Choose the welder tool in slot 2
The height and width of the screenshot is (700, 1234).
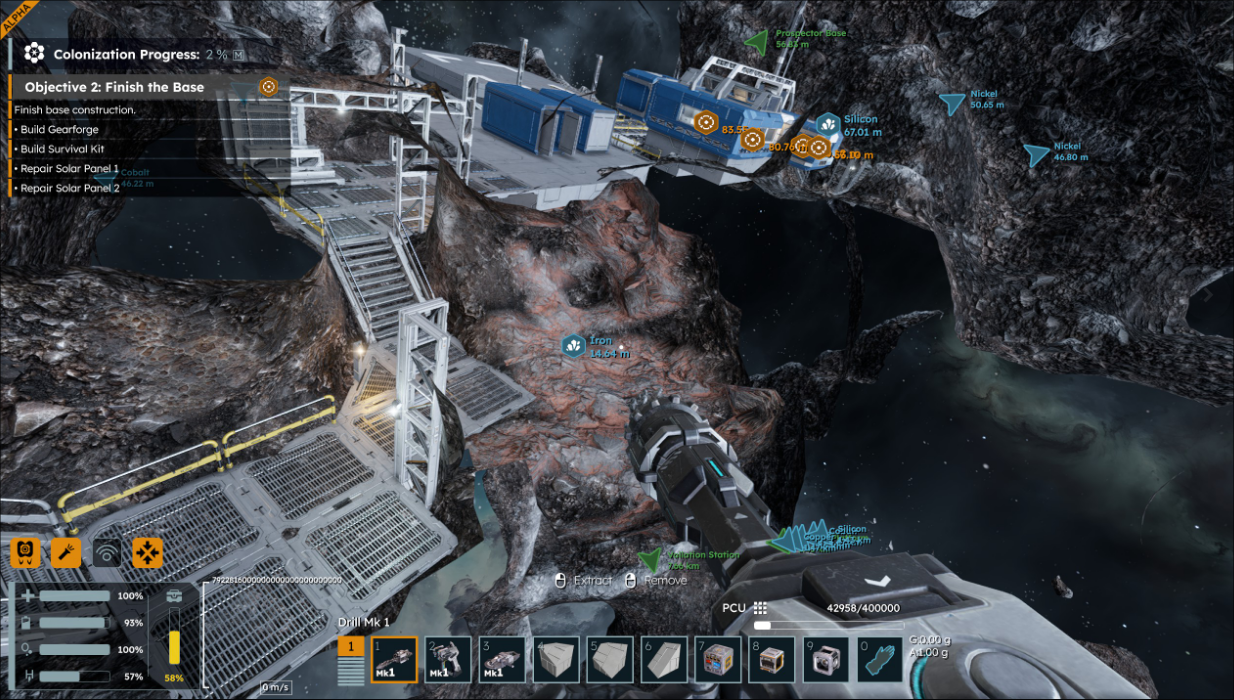[448, 660]
